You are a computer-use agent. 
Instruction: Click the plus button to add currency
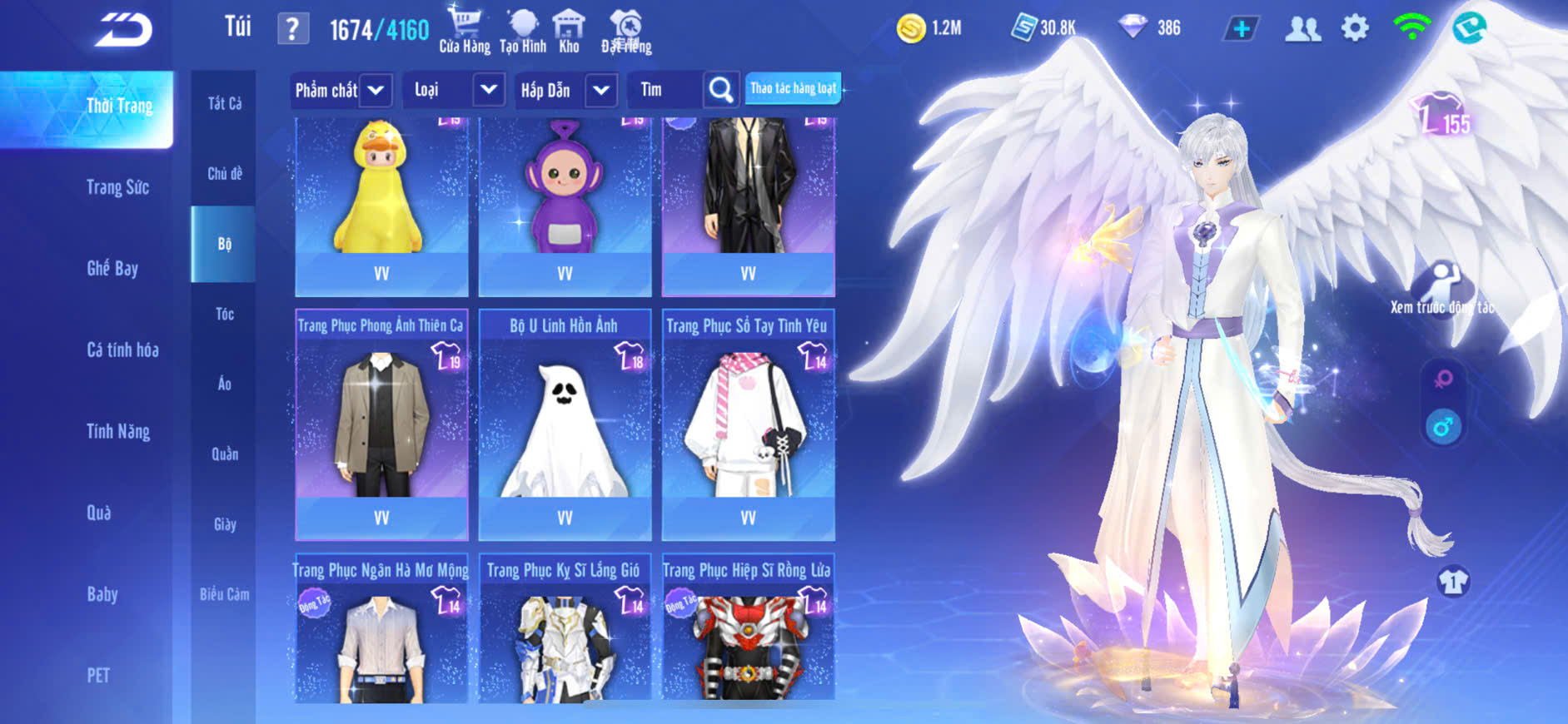click(x=1241, y=29)
